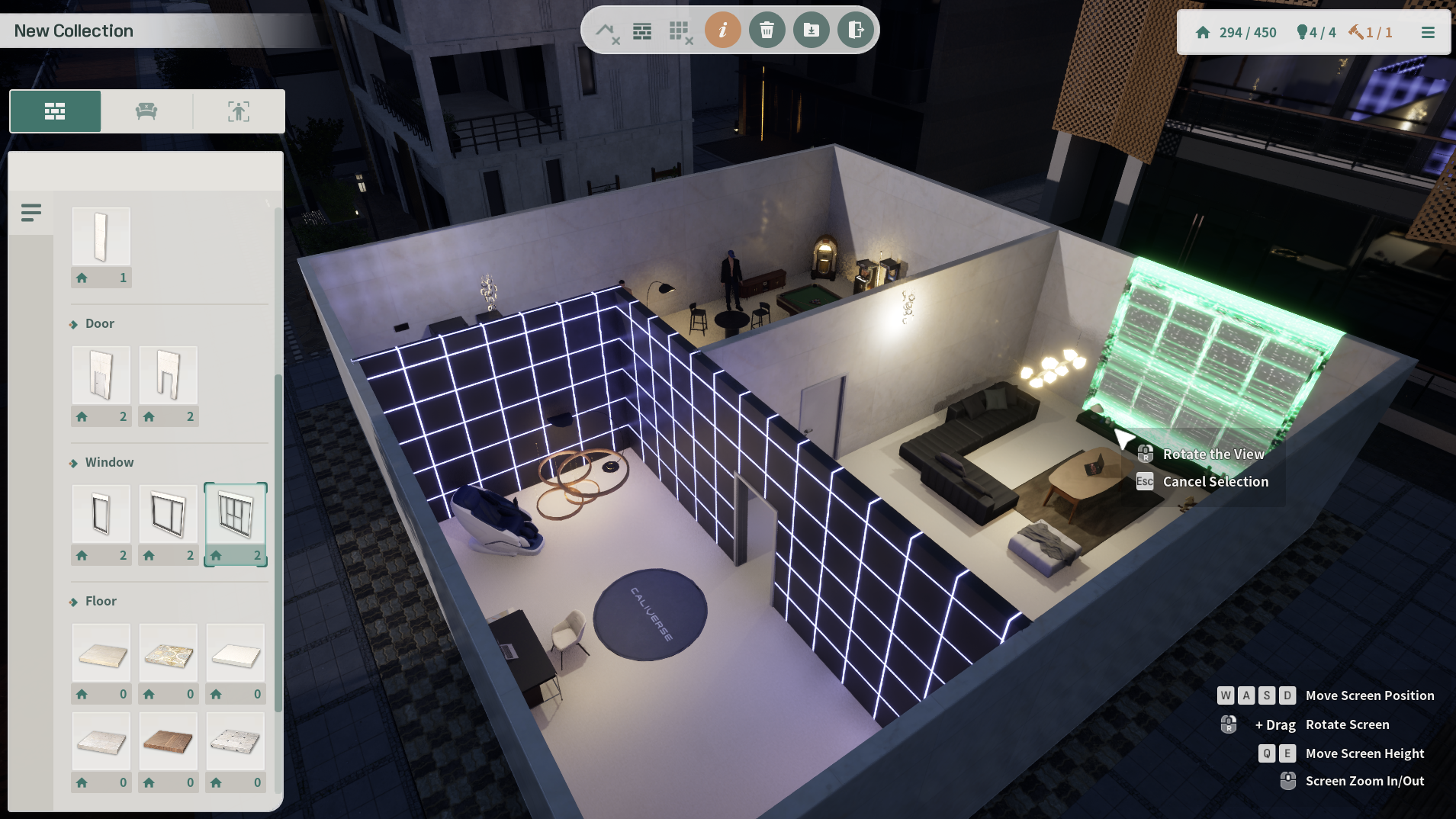Pick the highlighted multi-pane grid window
Image resolution: width=1456 pixels, height=819 pixels.
236,514
